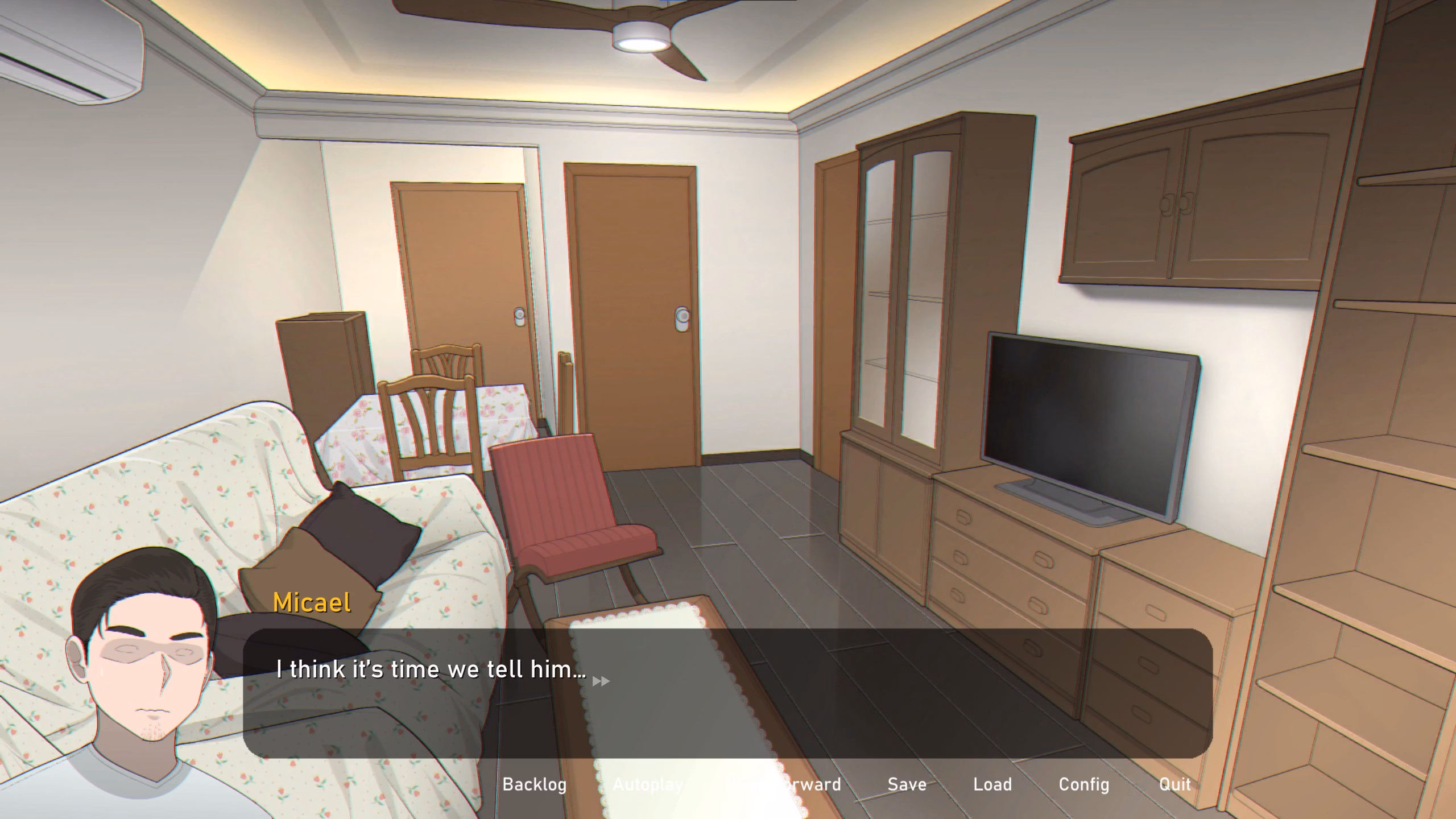The width and height of the screenshot is (1456, 819).
Task: Select the speaker name Micael
Action: (x=312, y=602)
